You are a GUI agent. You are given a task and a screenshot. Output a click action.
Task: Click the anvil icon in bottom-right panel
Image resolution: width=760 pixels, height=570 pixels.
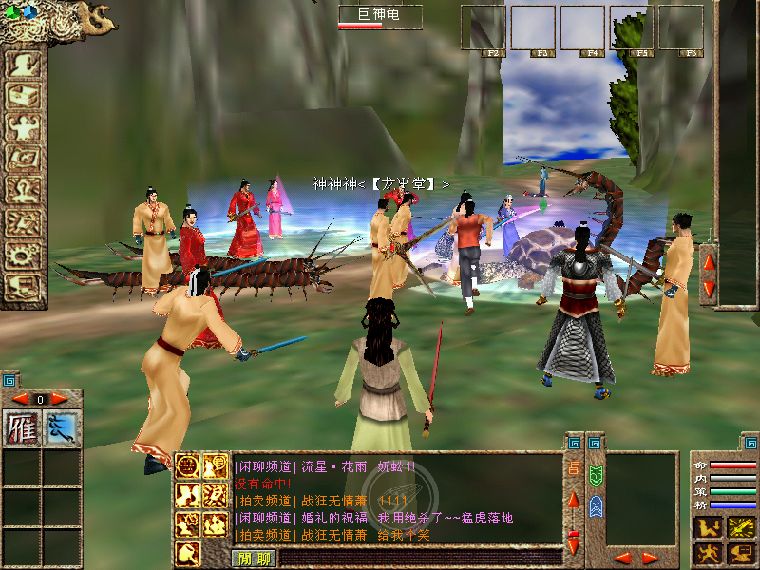click(741, 551)
